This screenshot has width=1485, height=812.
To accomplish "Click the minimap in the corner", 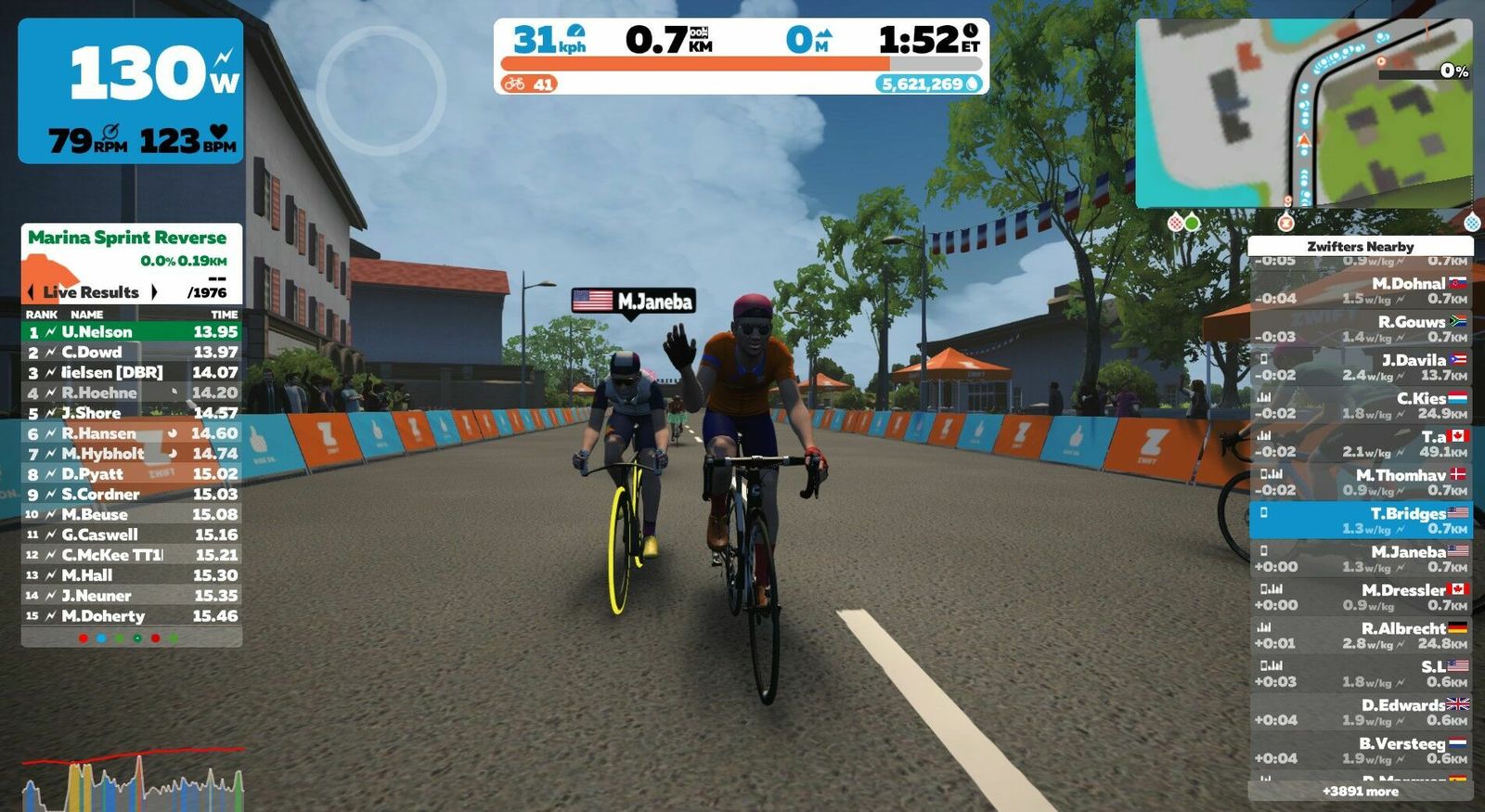I will pos(1303,112).
